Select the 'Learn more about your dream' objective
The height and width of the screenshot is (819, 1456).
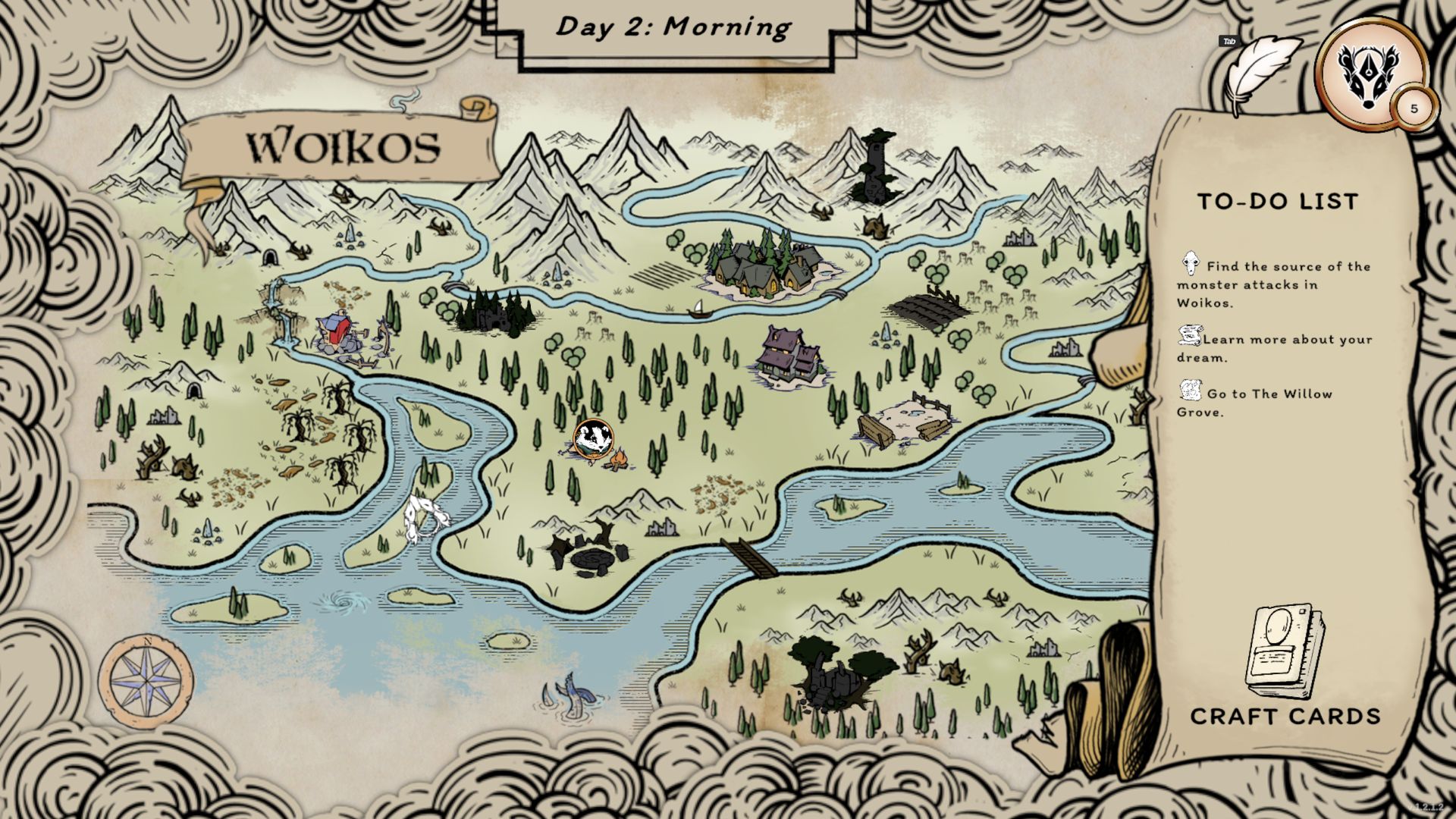tap(1276, 348)
